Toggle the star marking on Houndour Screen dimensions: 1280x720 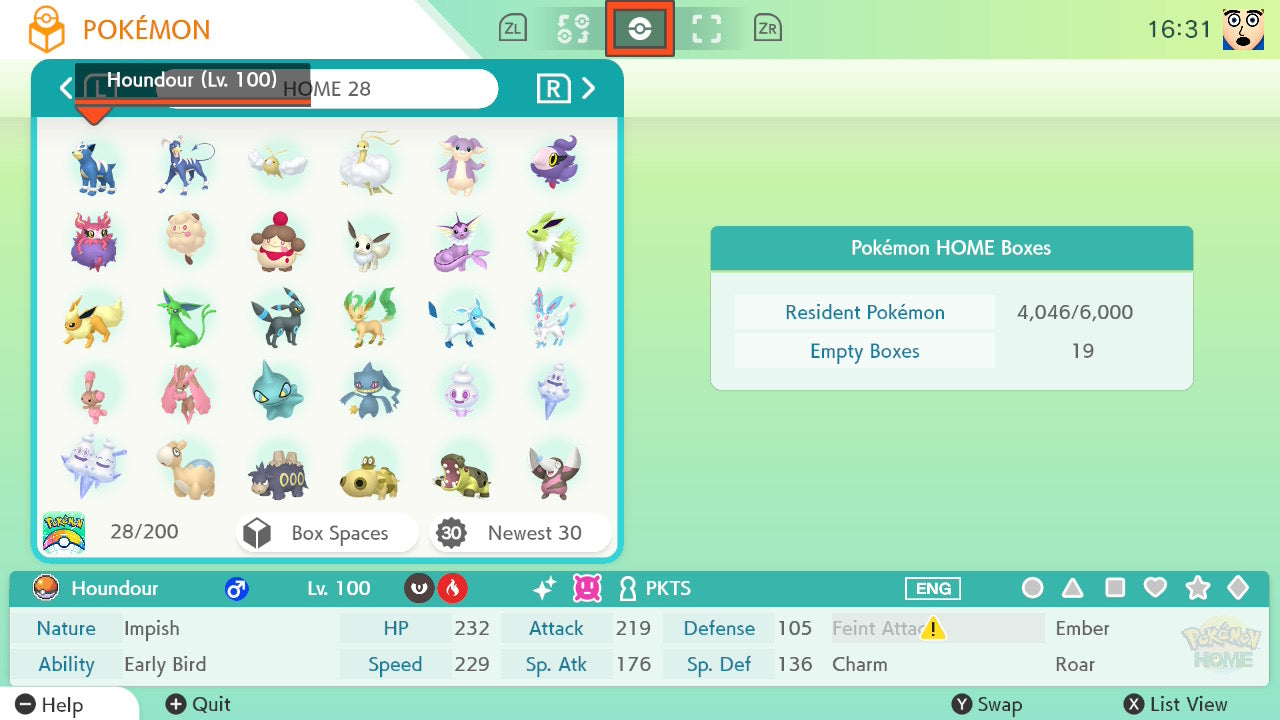[x=1197, y=589]
